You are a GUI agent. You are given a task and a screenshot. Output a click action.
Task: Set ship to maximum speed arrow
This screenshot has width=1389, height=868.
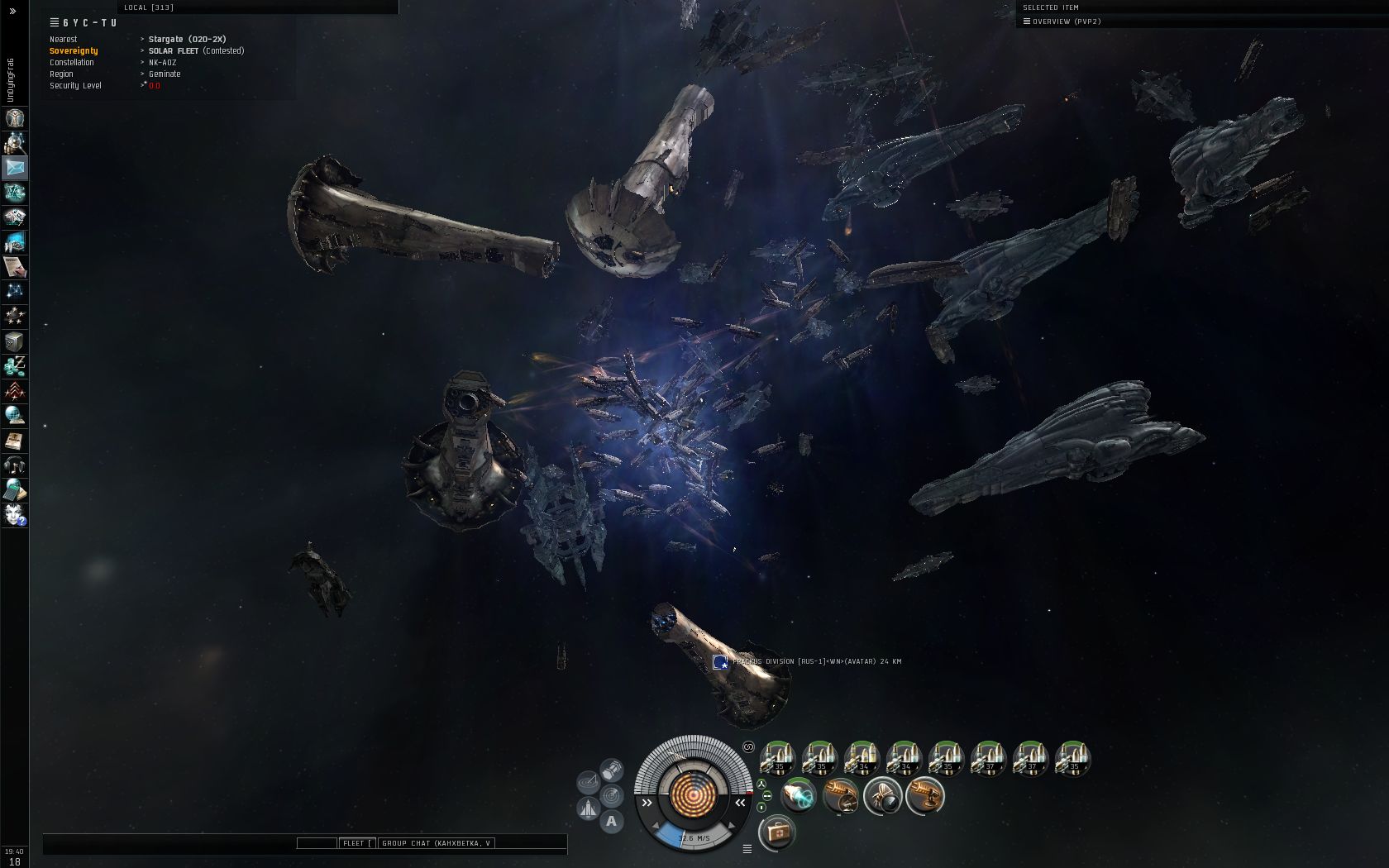click(730, 825)
